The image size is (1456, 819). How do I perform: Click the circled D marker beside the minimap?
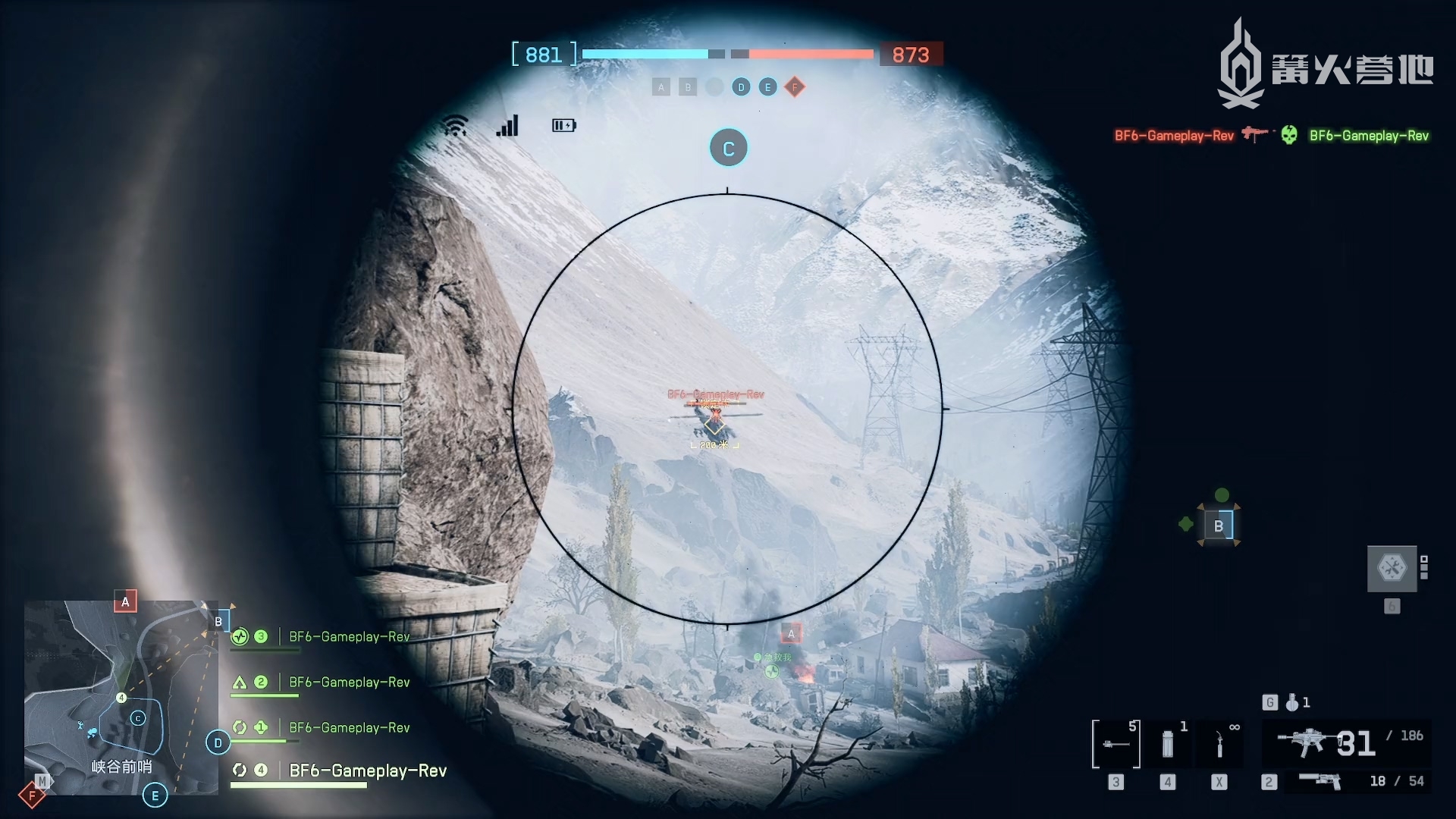(218, 743)
